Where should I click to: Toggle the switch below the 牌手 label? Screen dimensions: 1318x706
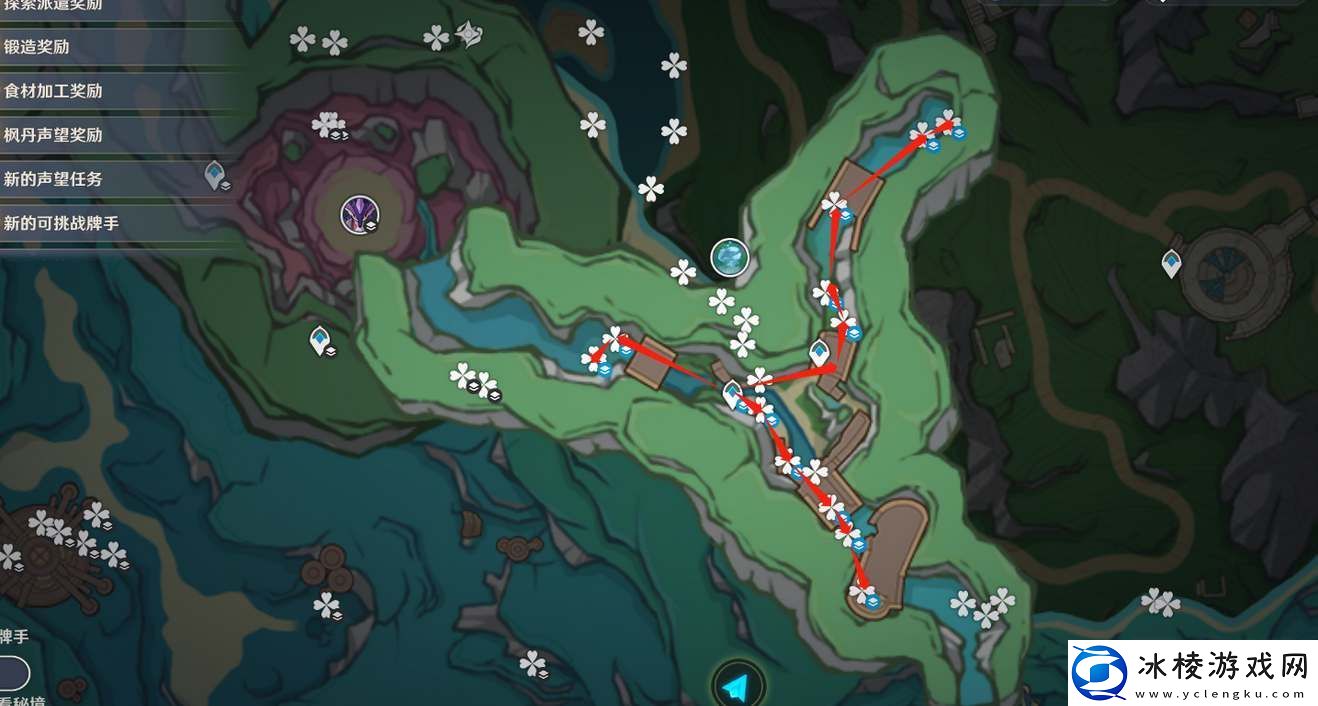pyautogui.click(x=14, y=673)
